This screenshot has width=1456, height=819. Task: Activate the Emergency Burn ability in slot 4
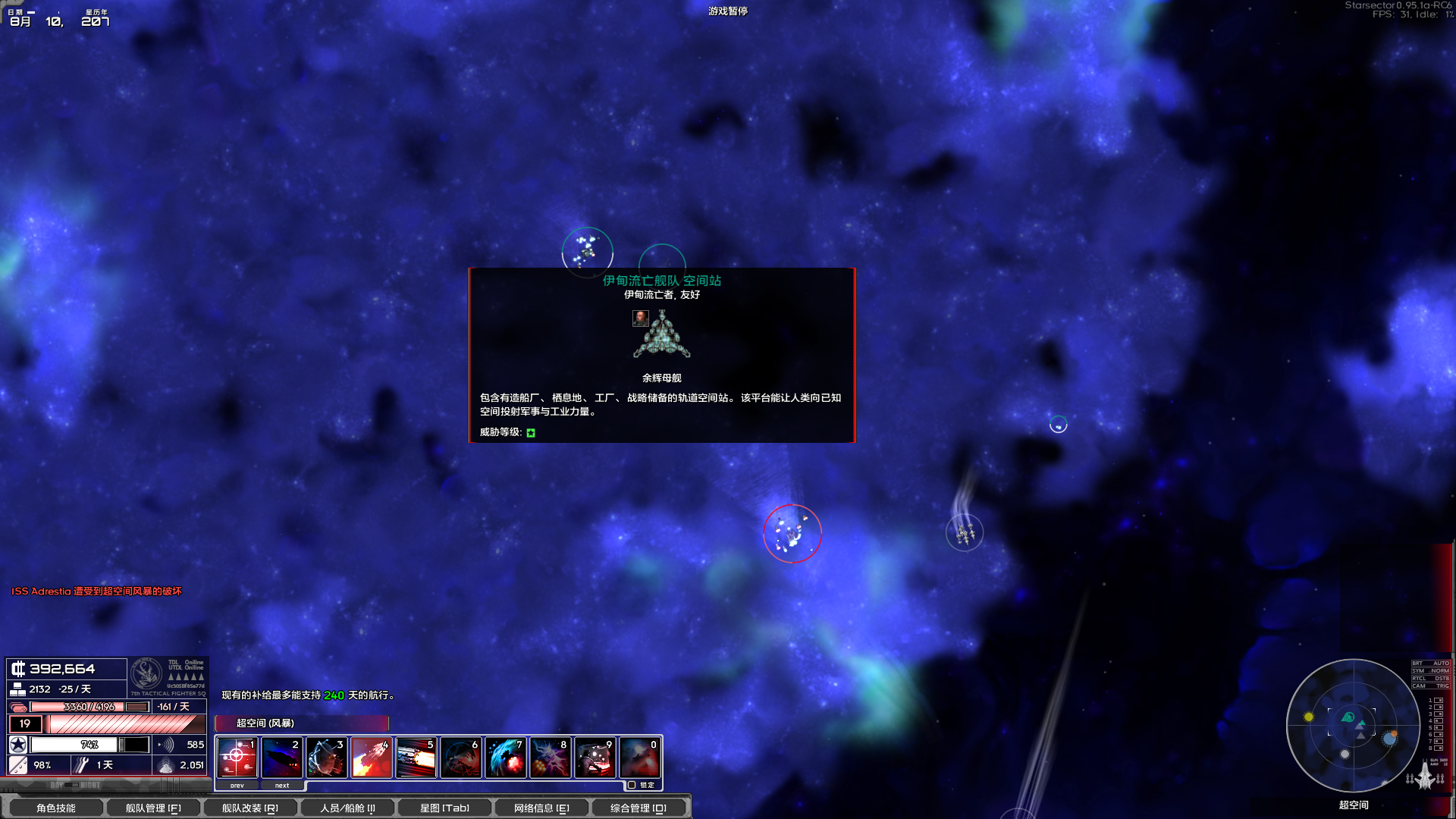point(371,757)
